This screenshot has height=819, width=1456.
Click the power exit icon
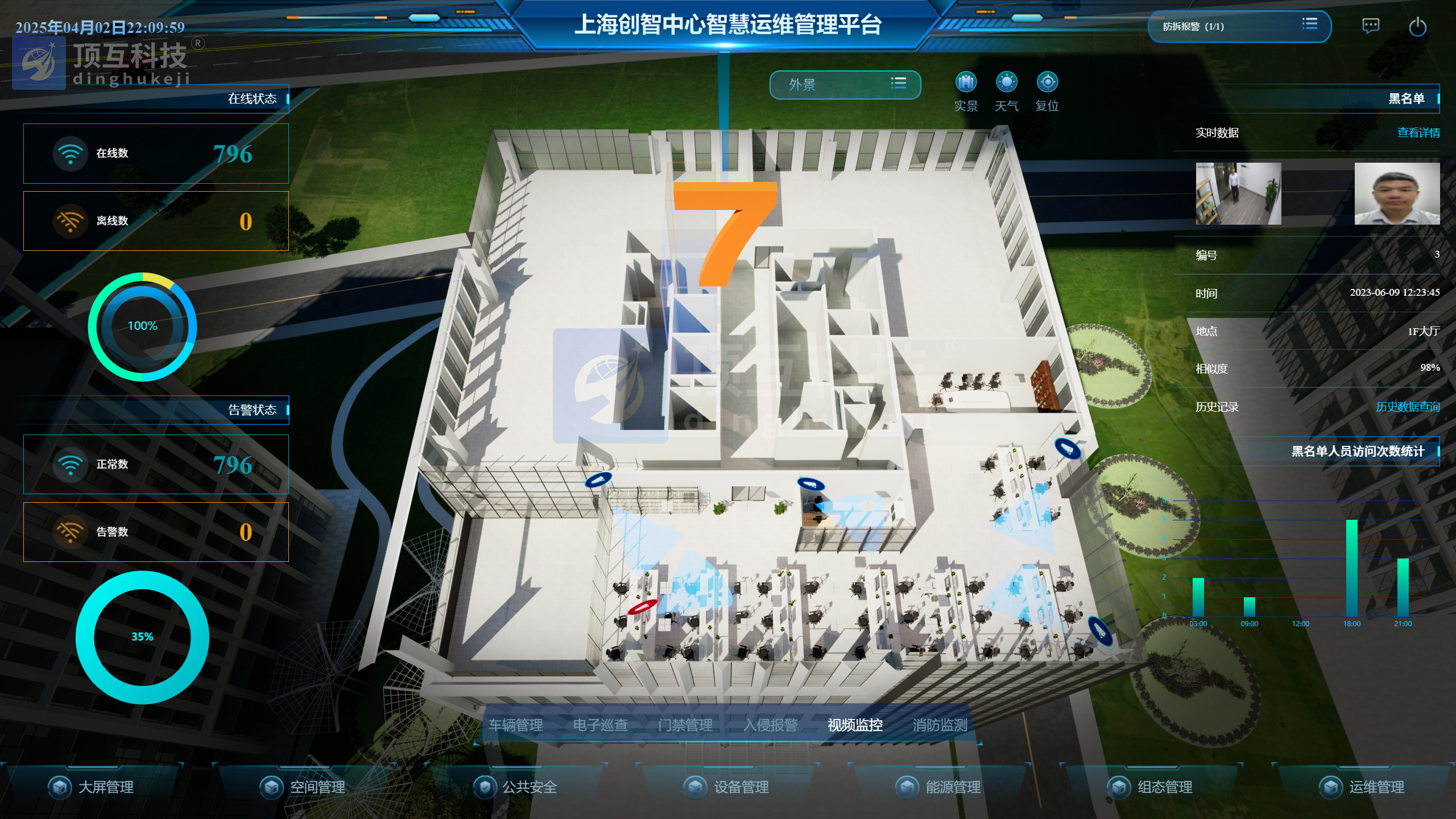1417,27
